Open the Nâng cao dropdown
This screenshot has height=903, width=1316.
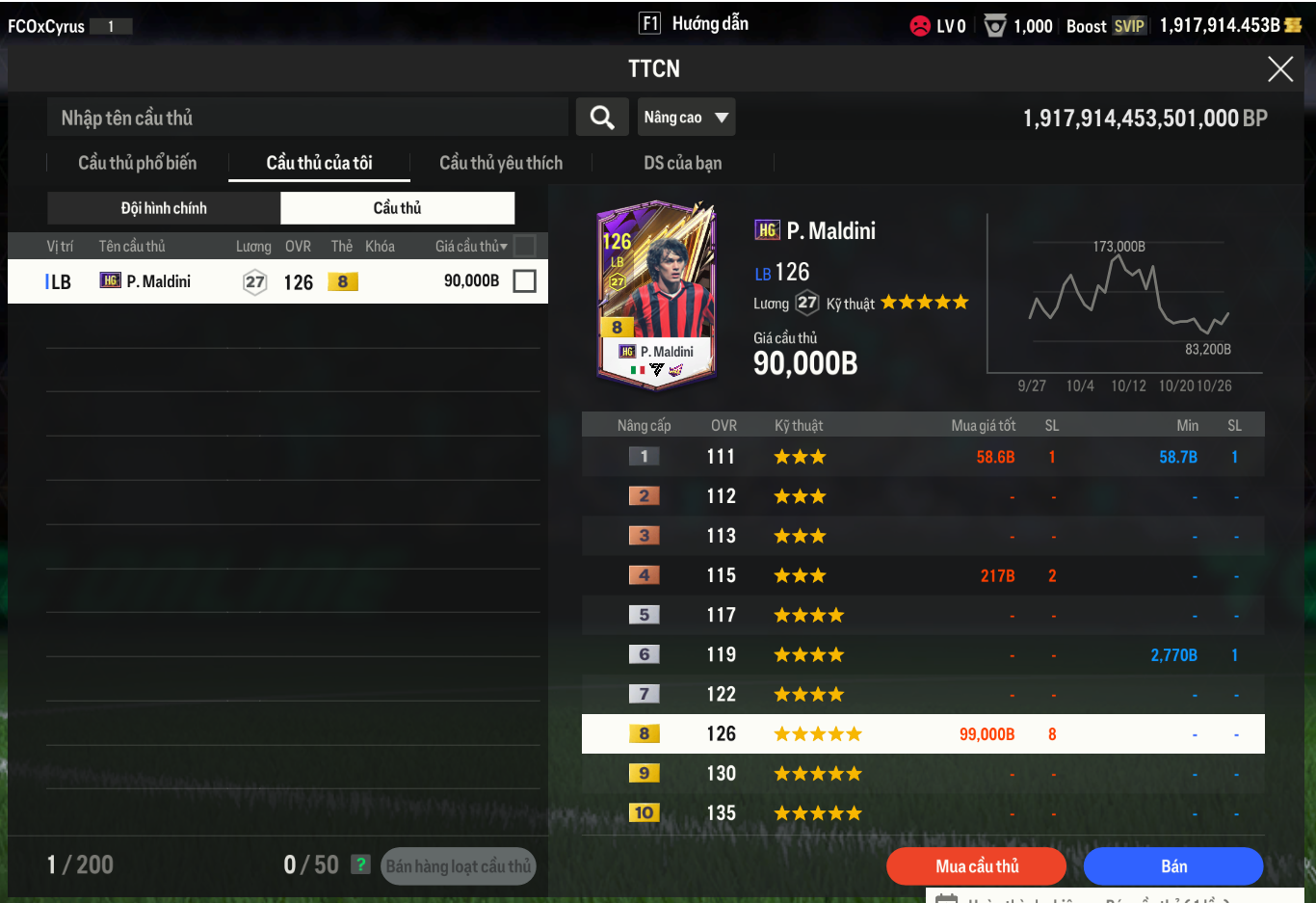click(686, 118)
